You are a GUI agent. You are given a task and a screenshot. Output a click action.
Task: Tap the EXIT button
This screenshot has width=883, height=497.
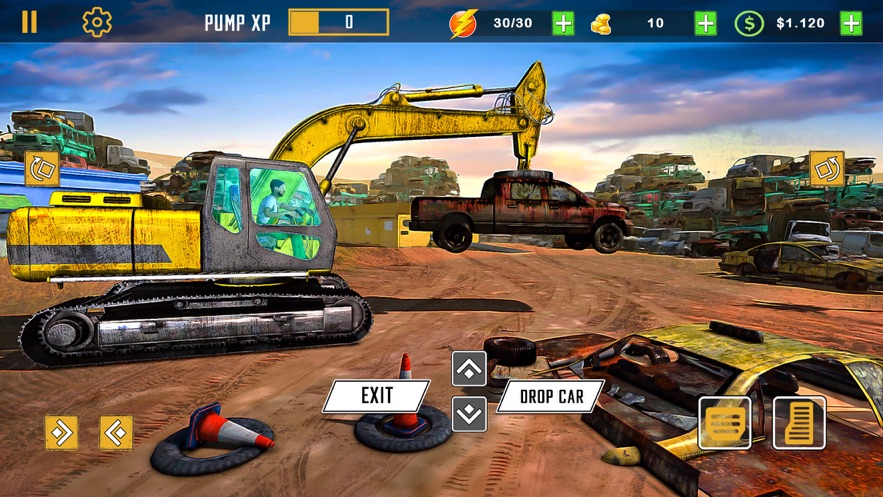tap(376, 396)
